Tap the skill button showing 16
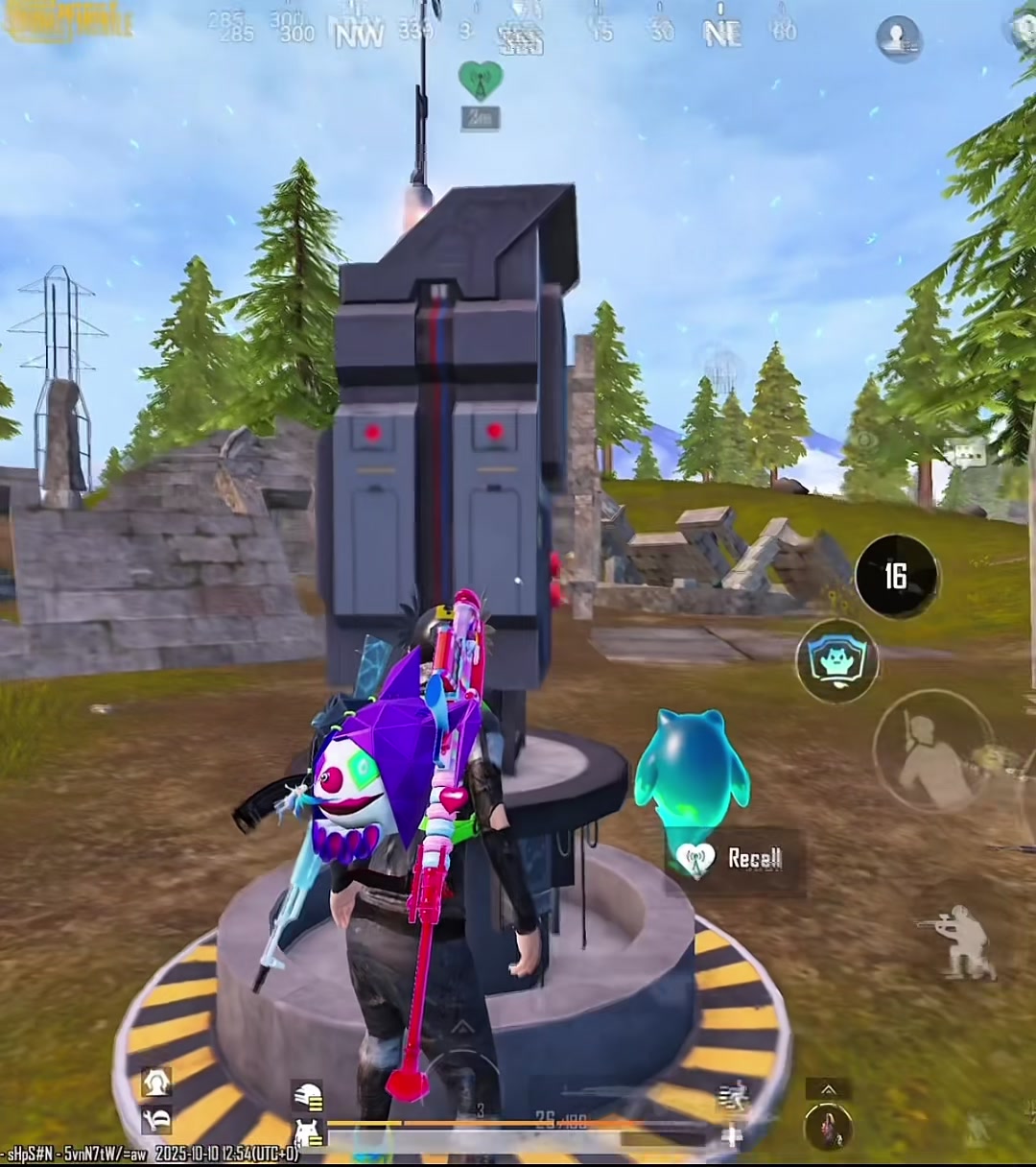Image resolution: width=1036 pixels, height=1167 pixels. 896,576
